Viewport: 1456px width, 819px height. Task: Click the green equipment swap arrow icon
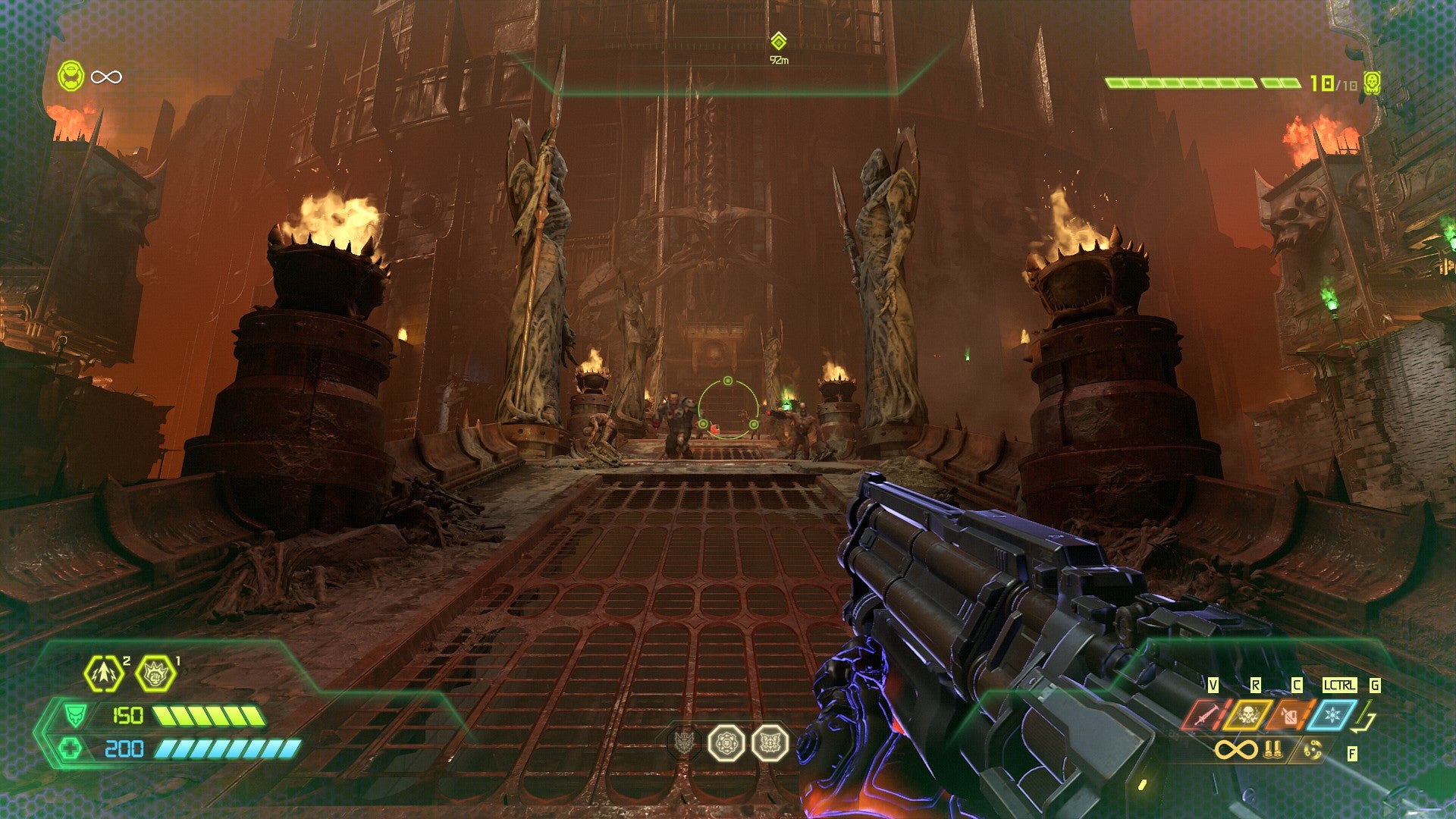pyautogui.click(x=1366, y=716)
